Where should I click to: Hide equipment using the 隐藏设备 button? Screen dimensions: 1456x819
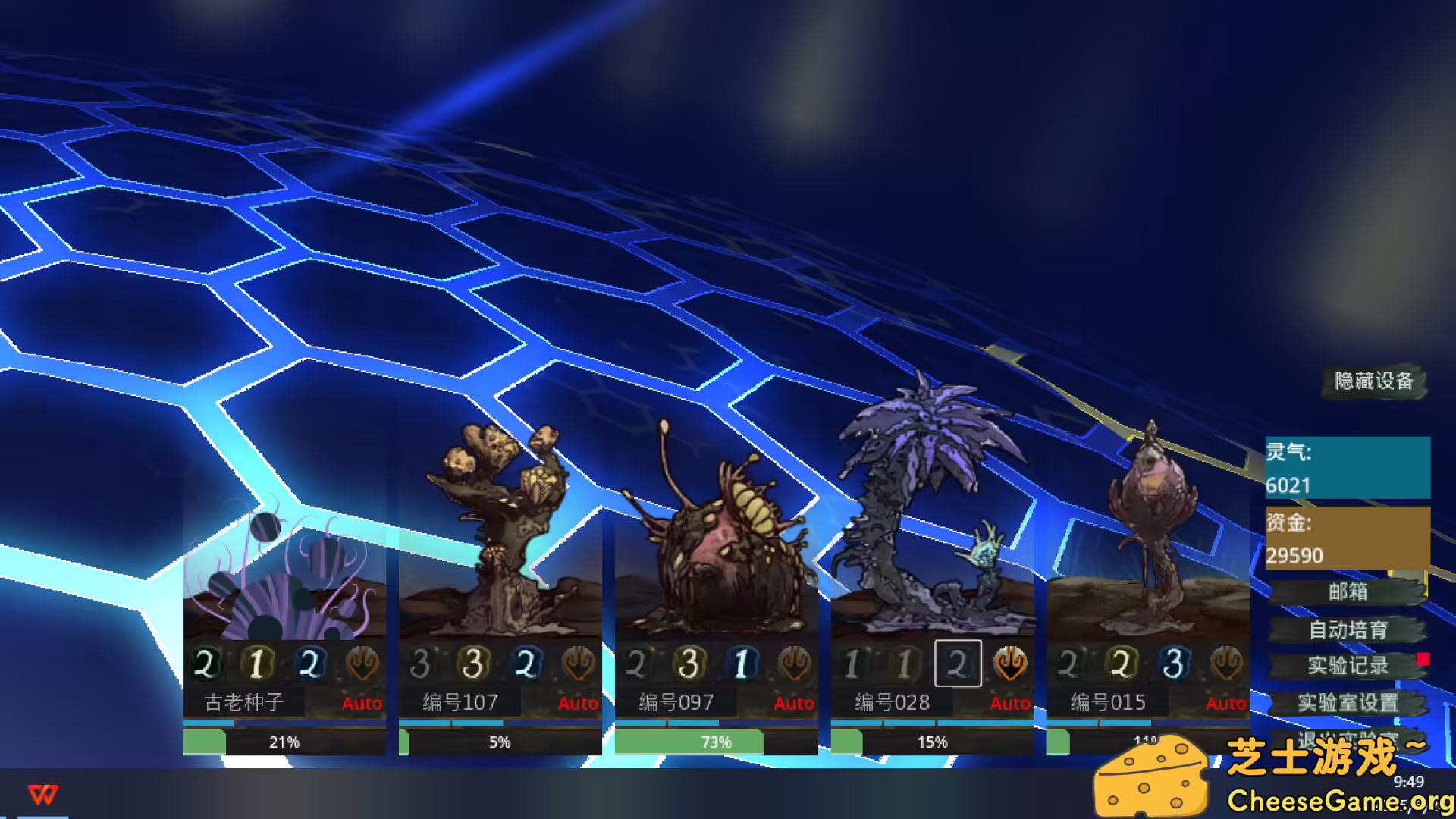pos(1373,383)
